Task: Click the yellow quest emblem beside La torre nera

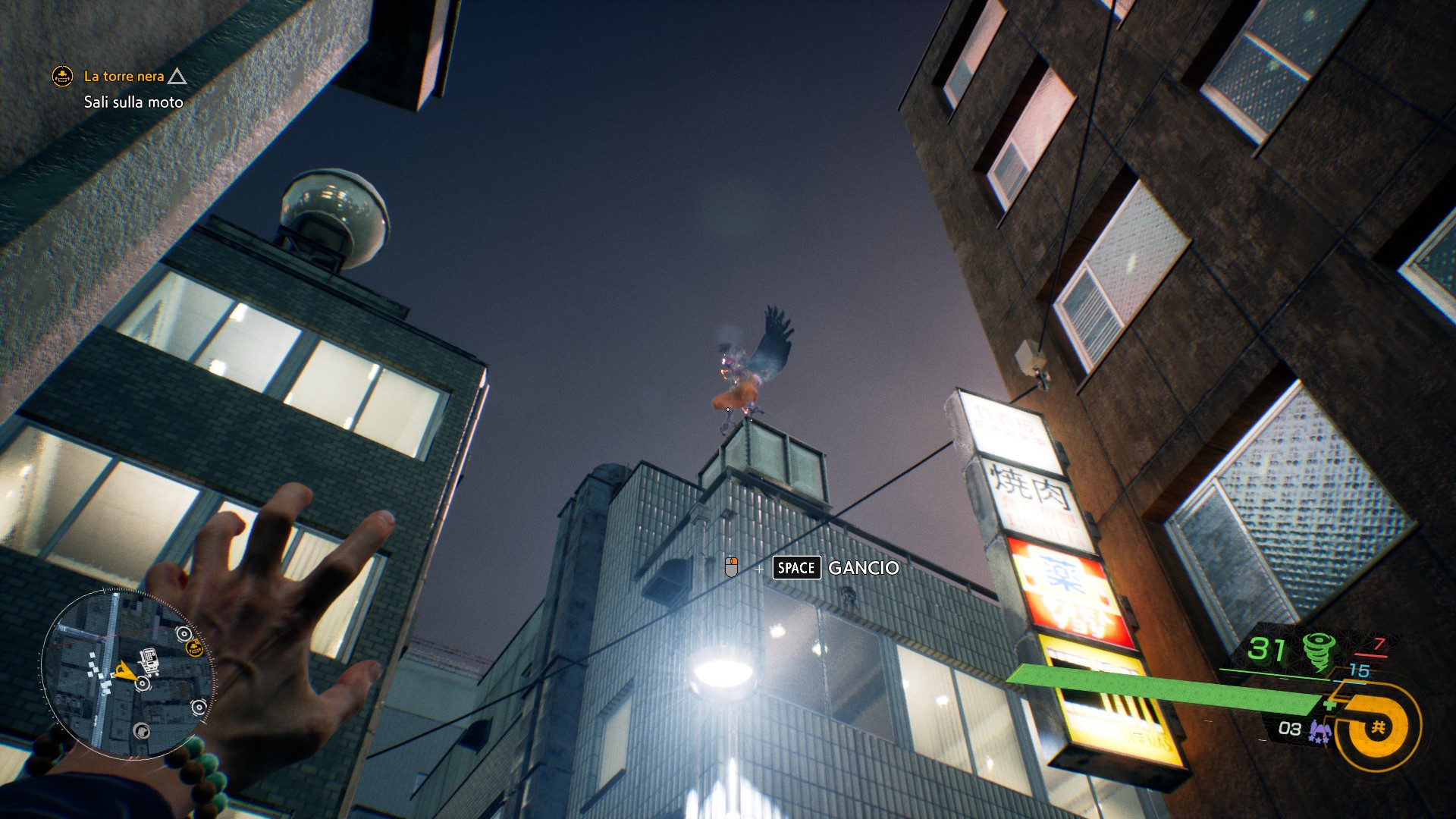Action: click(62, 76)
